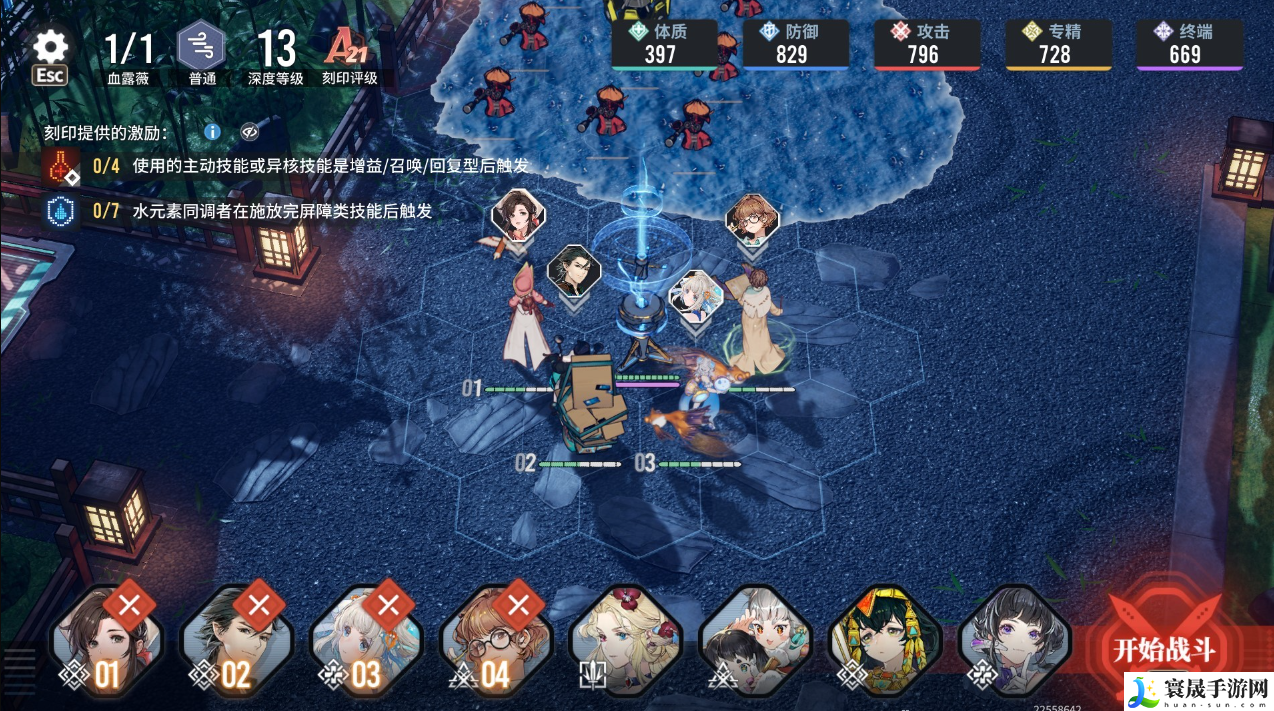Select roster portrait numbered 04
This screenshot has width=1274, height=711.
point(496,640)
